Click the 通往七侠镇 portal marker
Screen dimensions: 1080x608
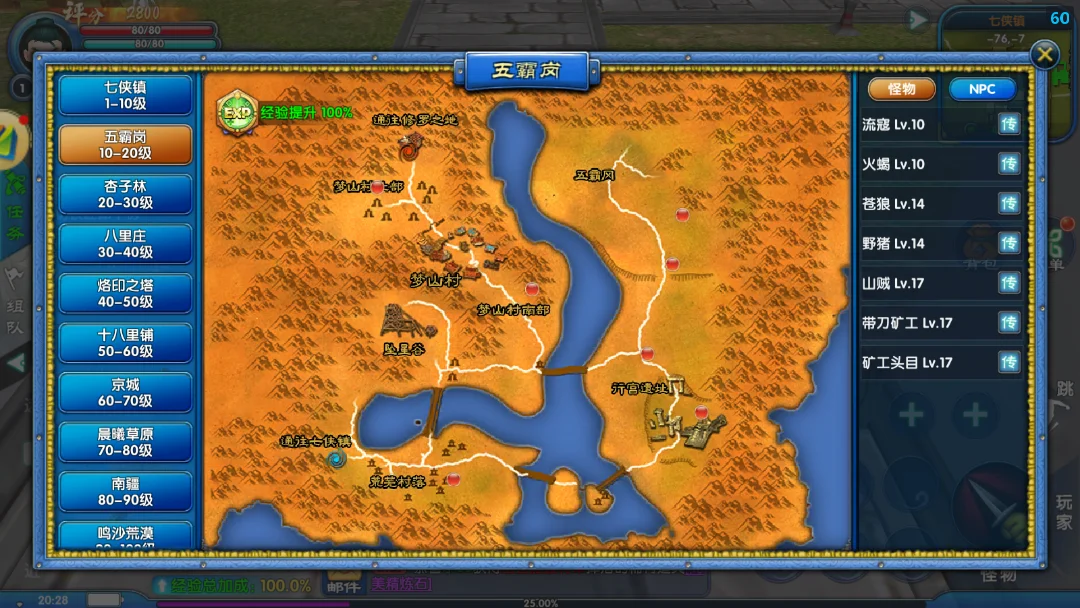335,458
